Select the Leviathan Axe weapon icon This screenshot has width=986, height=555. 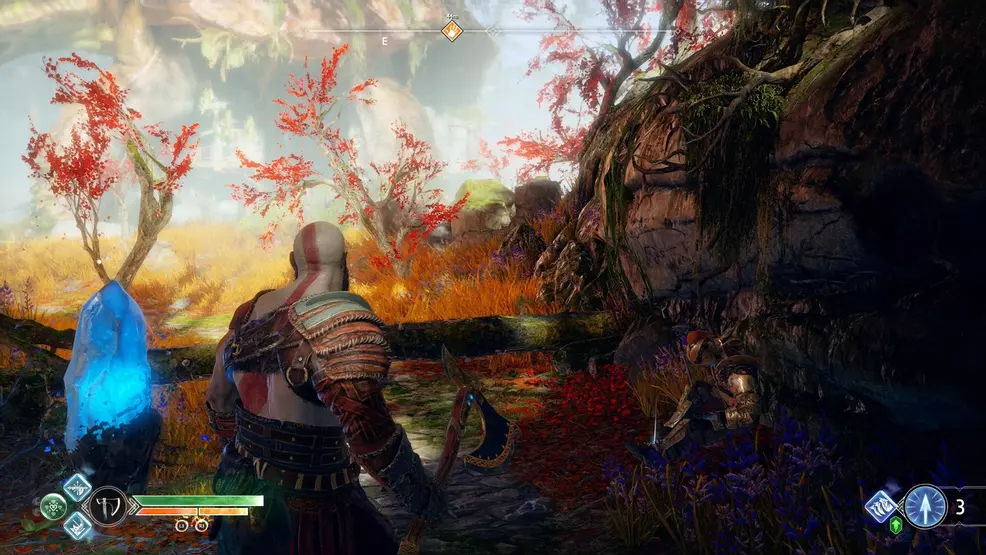(x=108, y=506)
